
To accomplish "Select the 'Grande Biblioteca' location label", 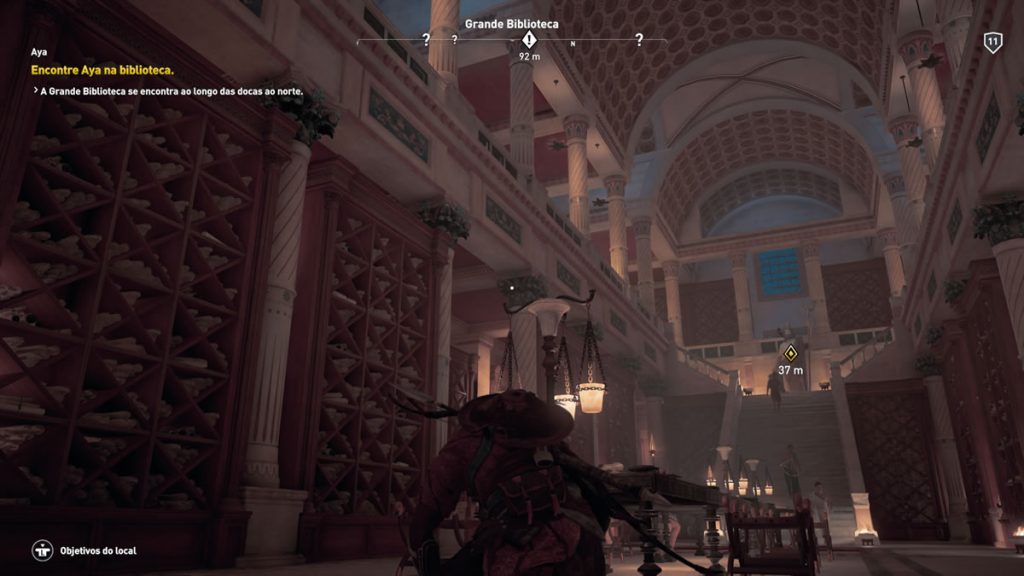I will click(x=512, y=23).
